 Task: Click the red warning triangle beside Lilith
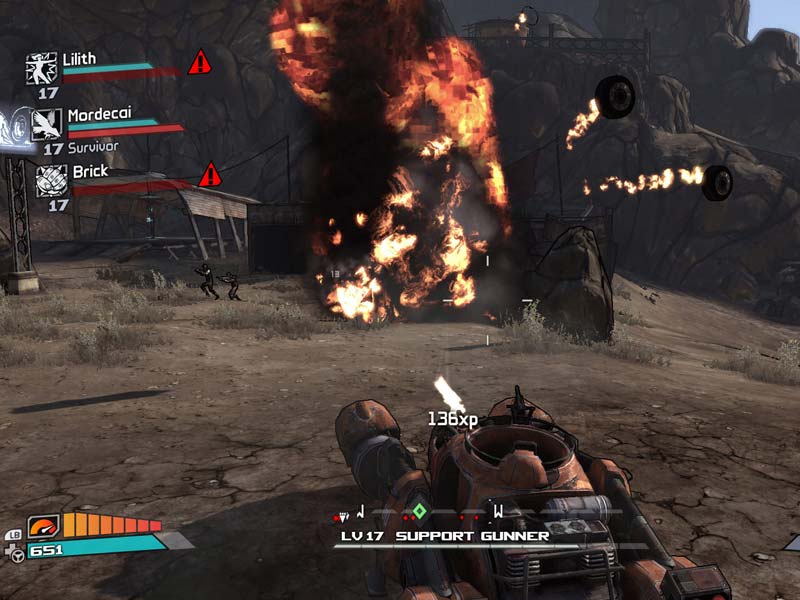200,62
